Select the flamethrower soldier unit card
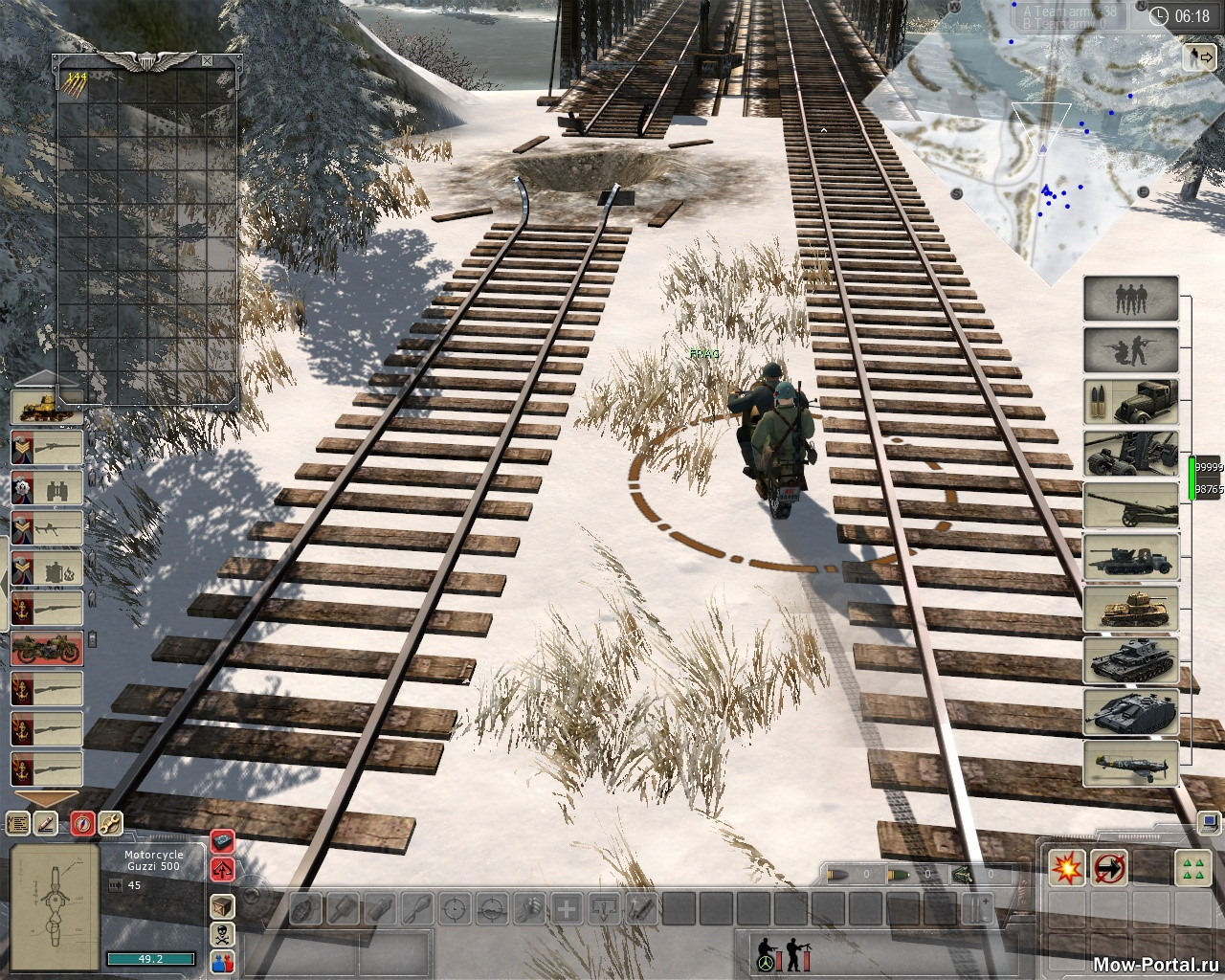 pyautogui.click(x=48, y=568)
